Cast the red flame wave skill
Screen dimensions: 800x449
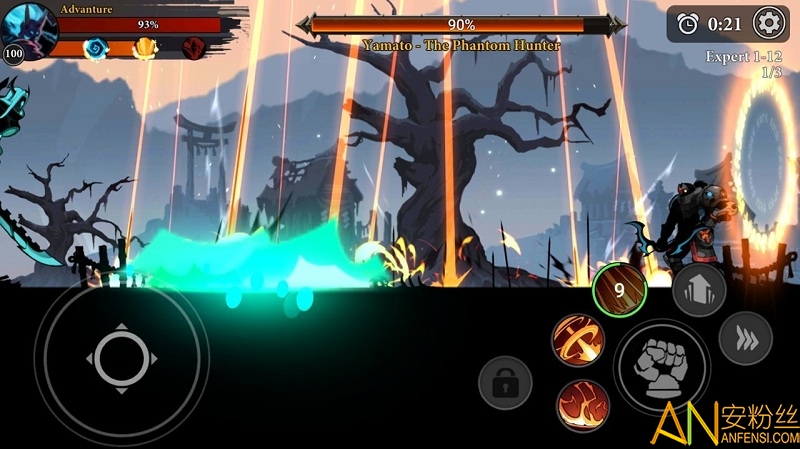coord(578,403)
